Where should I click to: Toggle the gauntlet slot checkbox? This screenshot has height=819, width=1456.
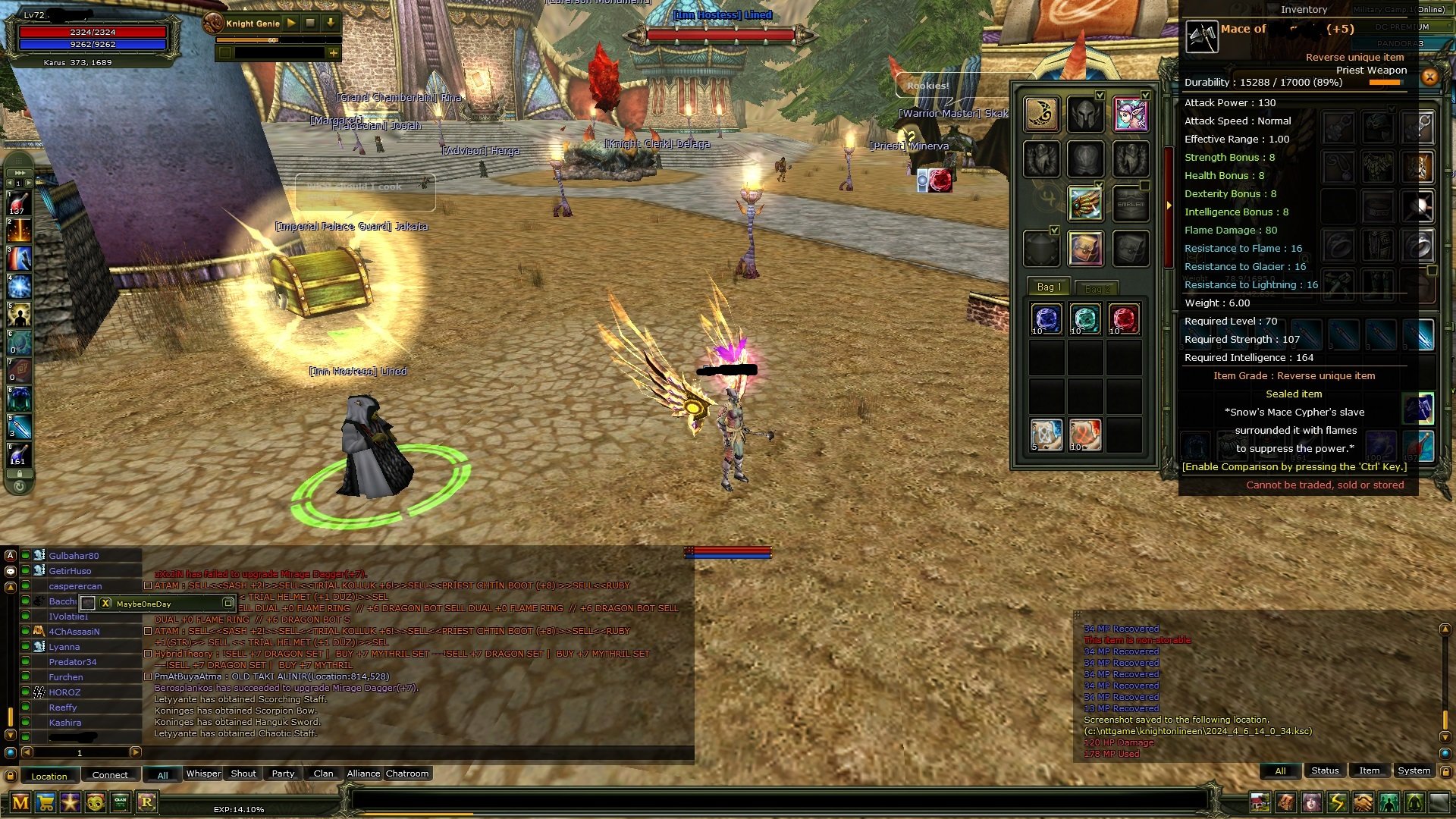[1100, 184]
